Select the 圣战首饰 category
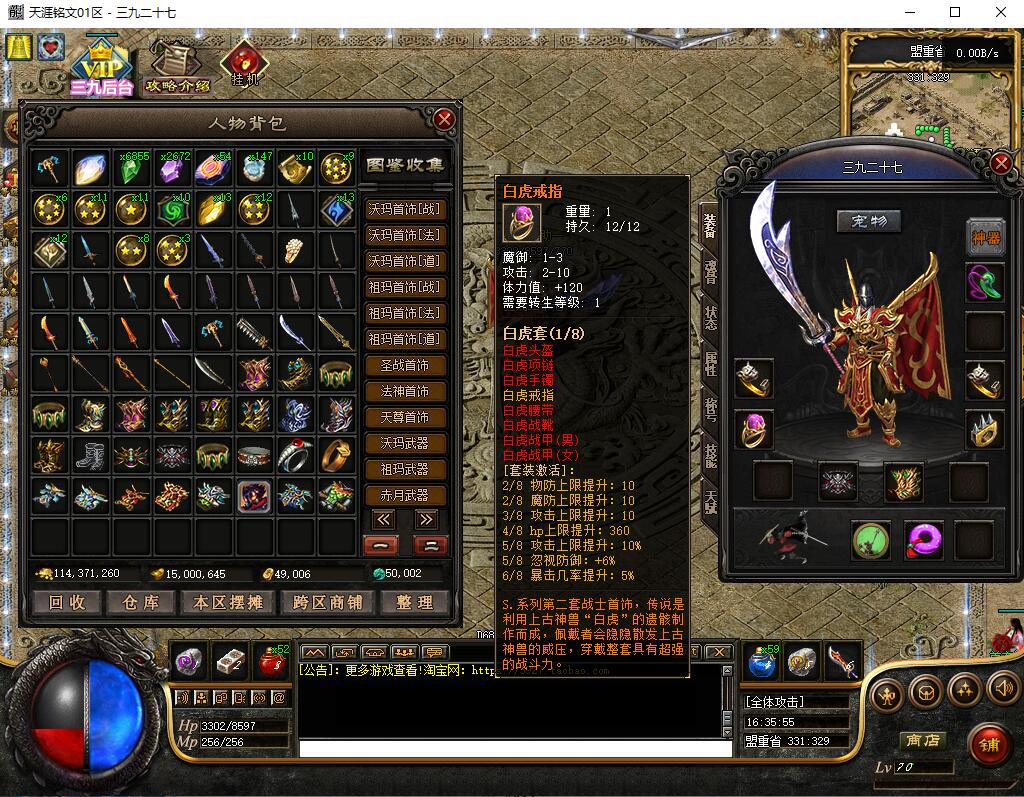 (x=405, y=365)
